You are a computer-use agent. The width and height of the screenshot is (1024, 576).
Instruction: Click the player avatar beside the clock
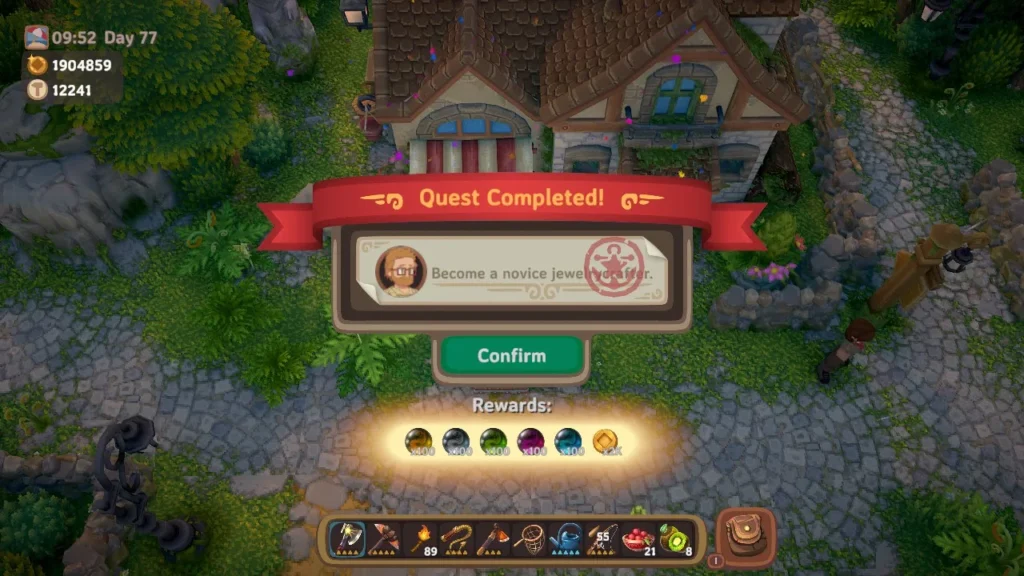pyautogui.click(x=37, y=38)
